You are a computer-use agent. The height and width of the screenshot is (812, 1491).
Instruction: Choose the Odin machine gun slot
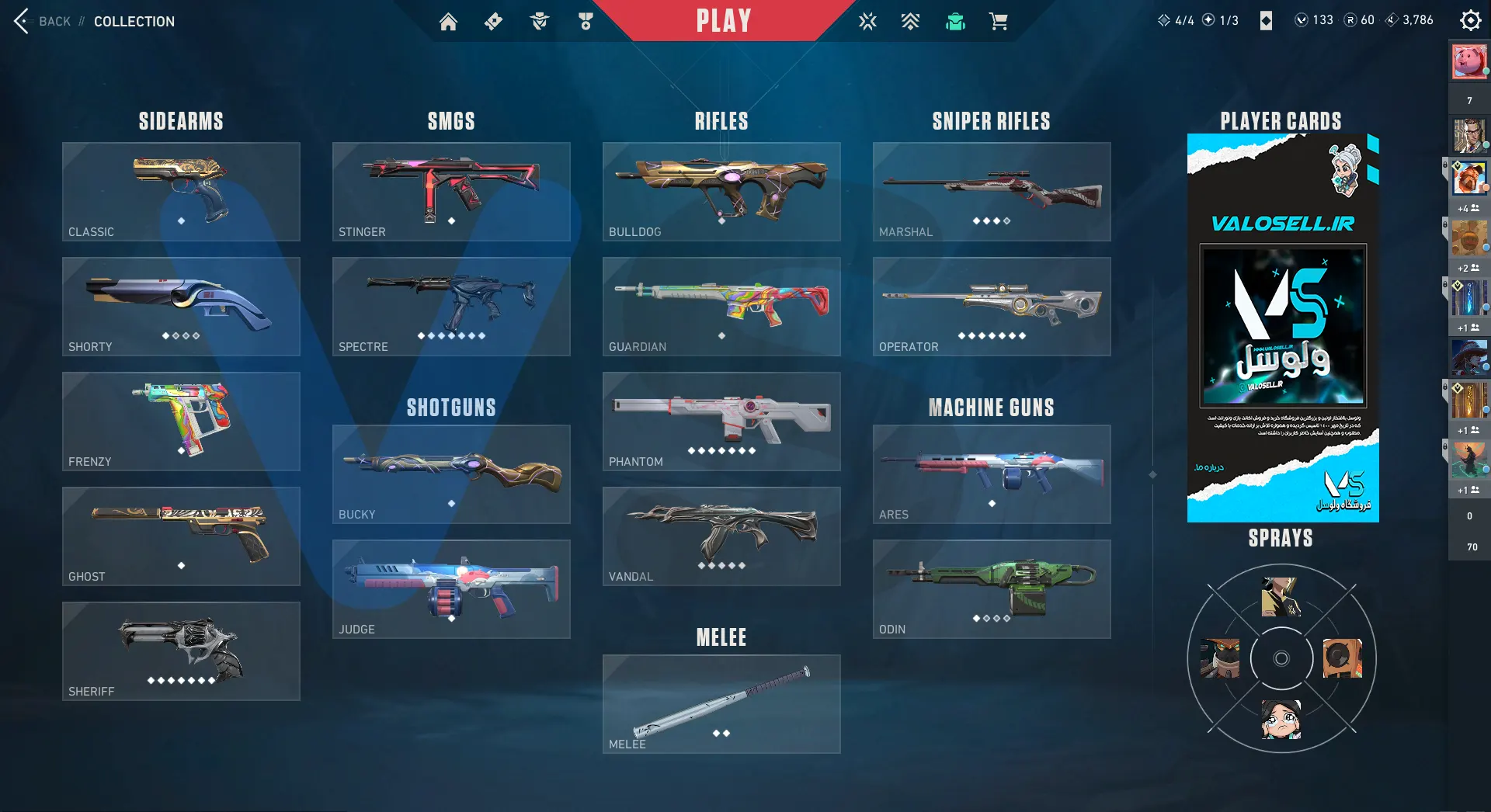(992, 589)
